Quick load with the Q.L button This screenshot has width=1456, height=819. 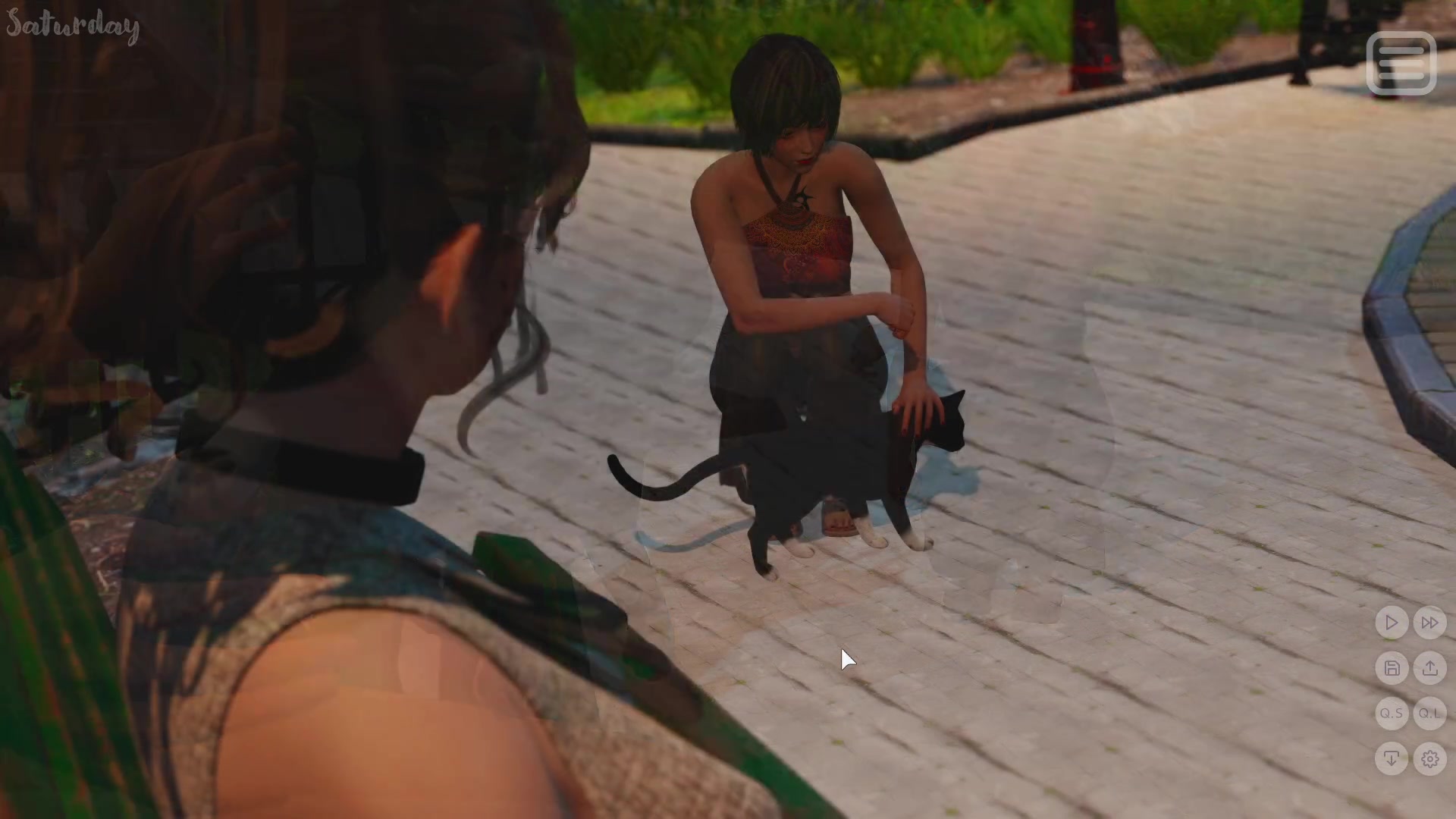point(1429,714)
